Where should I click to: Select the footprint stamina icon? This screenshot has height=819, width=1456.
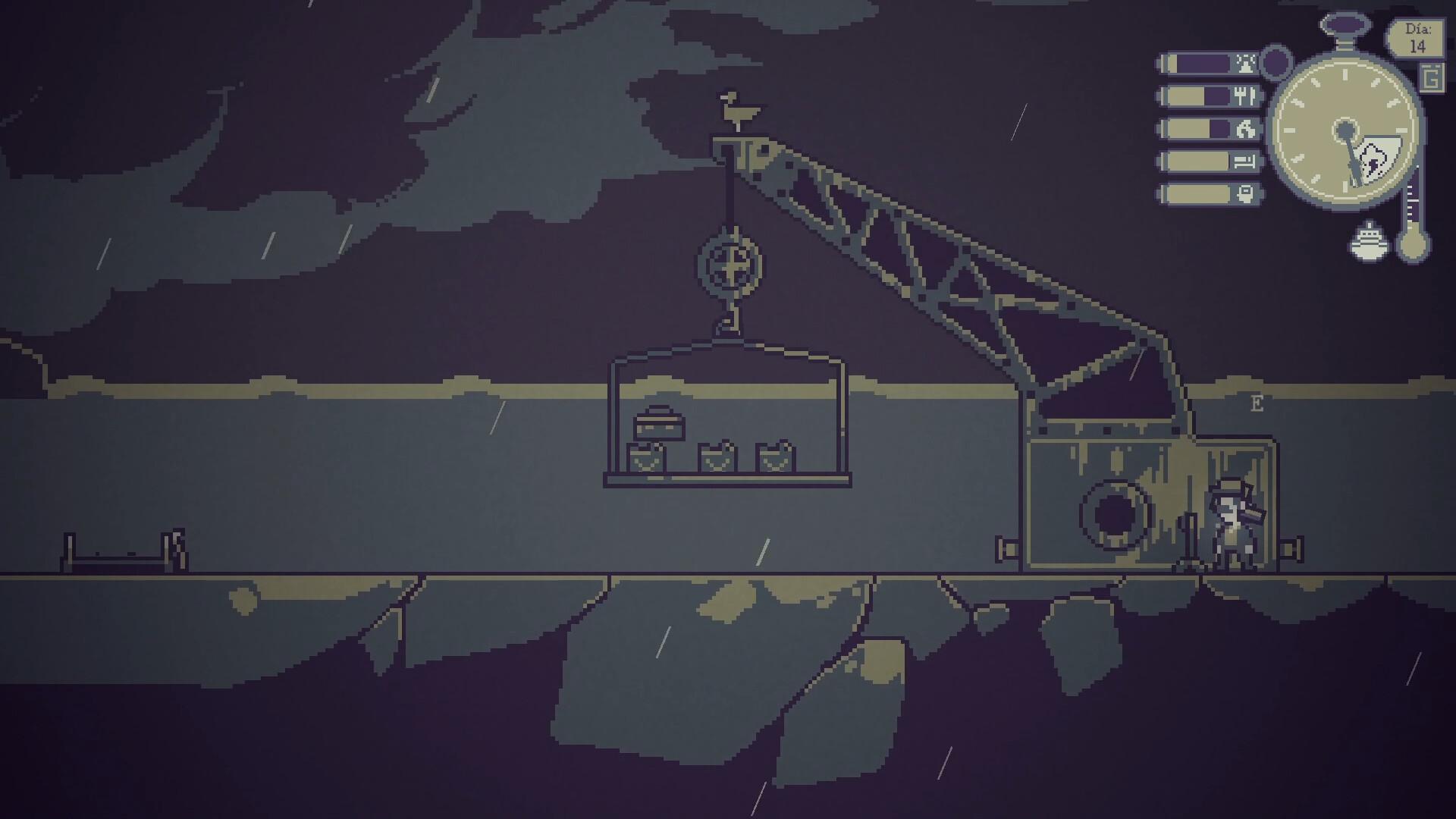tap(1244, 128)
